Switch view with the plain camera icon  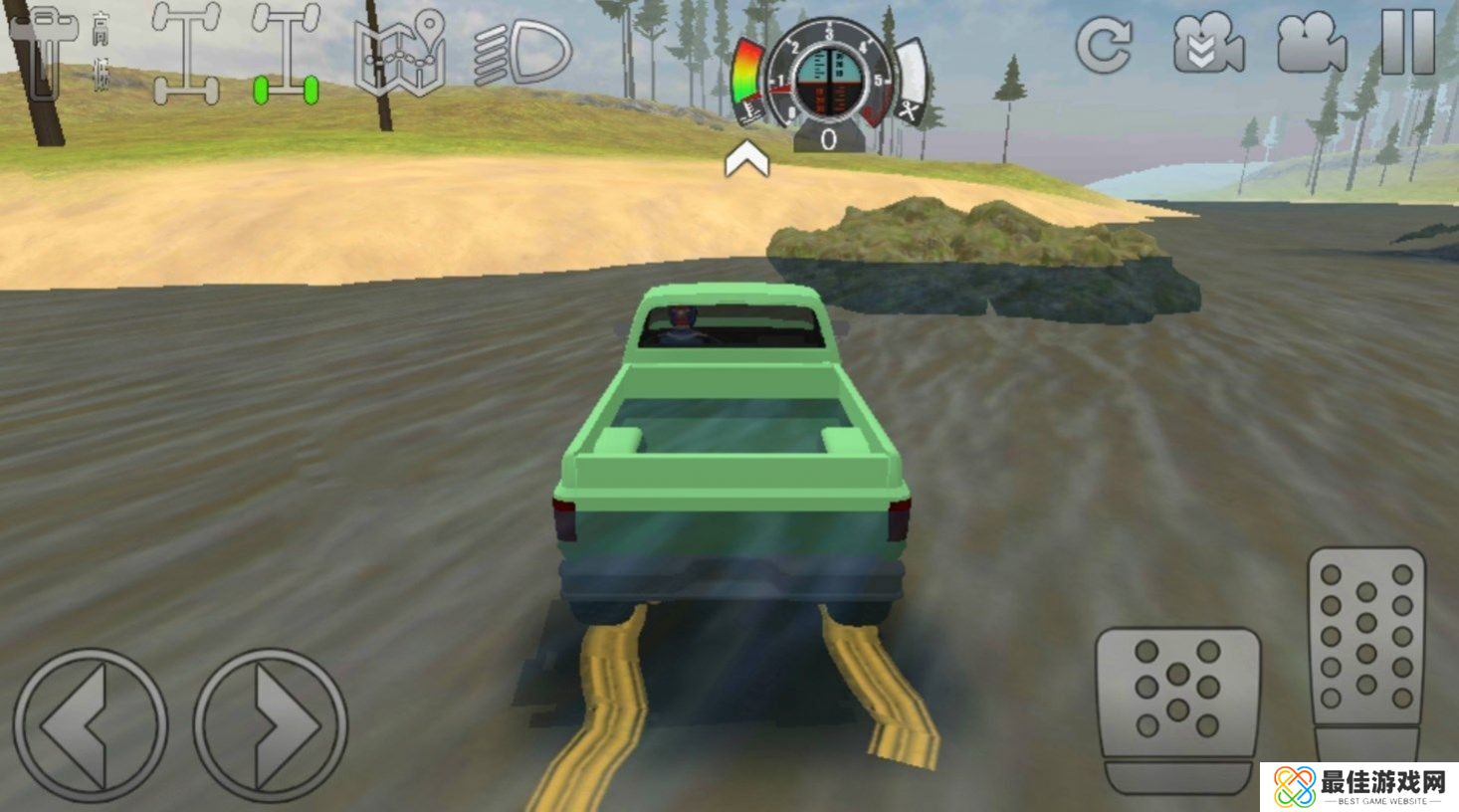coord(1312,44)
